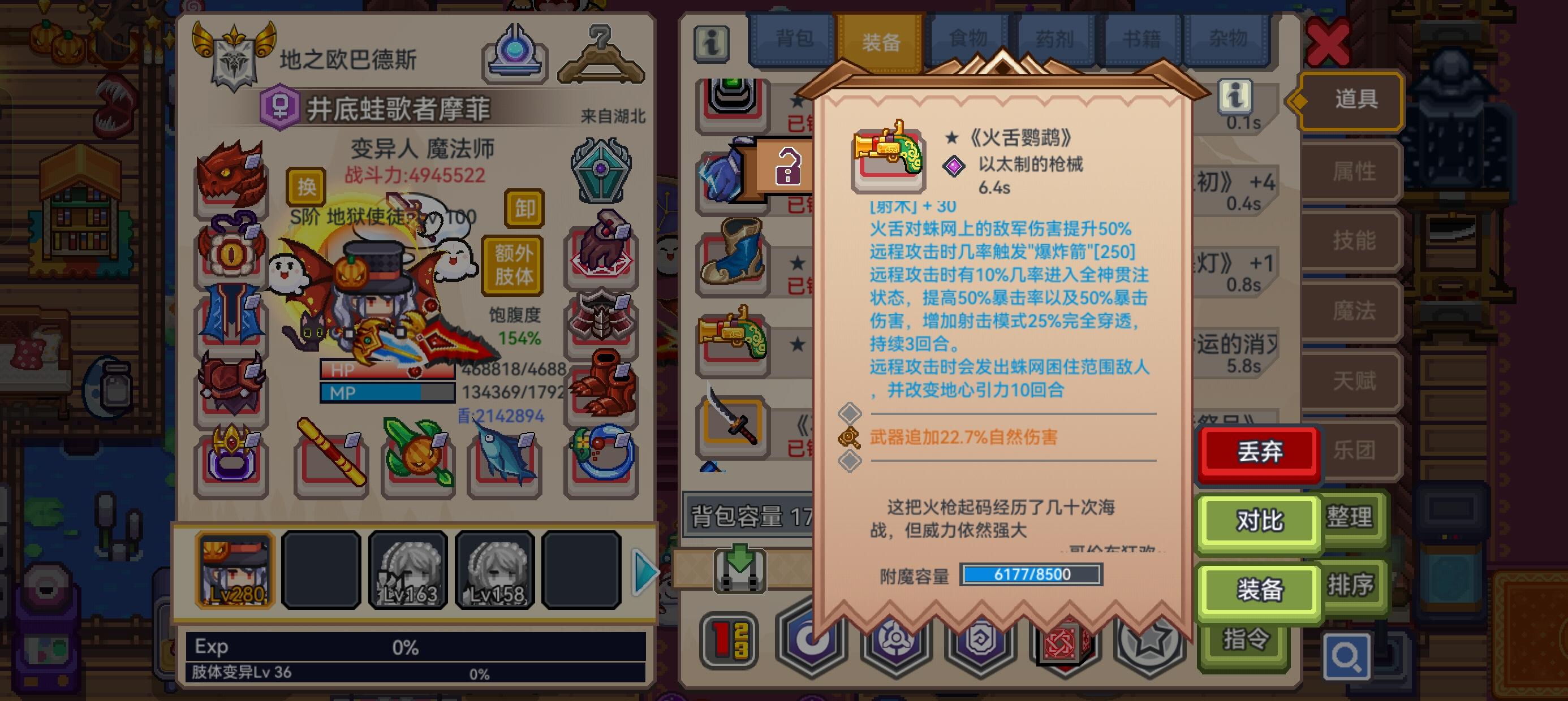The image size is (1568, 701).
Task: Expand the party roster with the blue arrow
Action: 646,572
